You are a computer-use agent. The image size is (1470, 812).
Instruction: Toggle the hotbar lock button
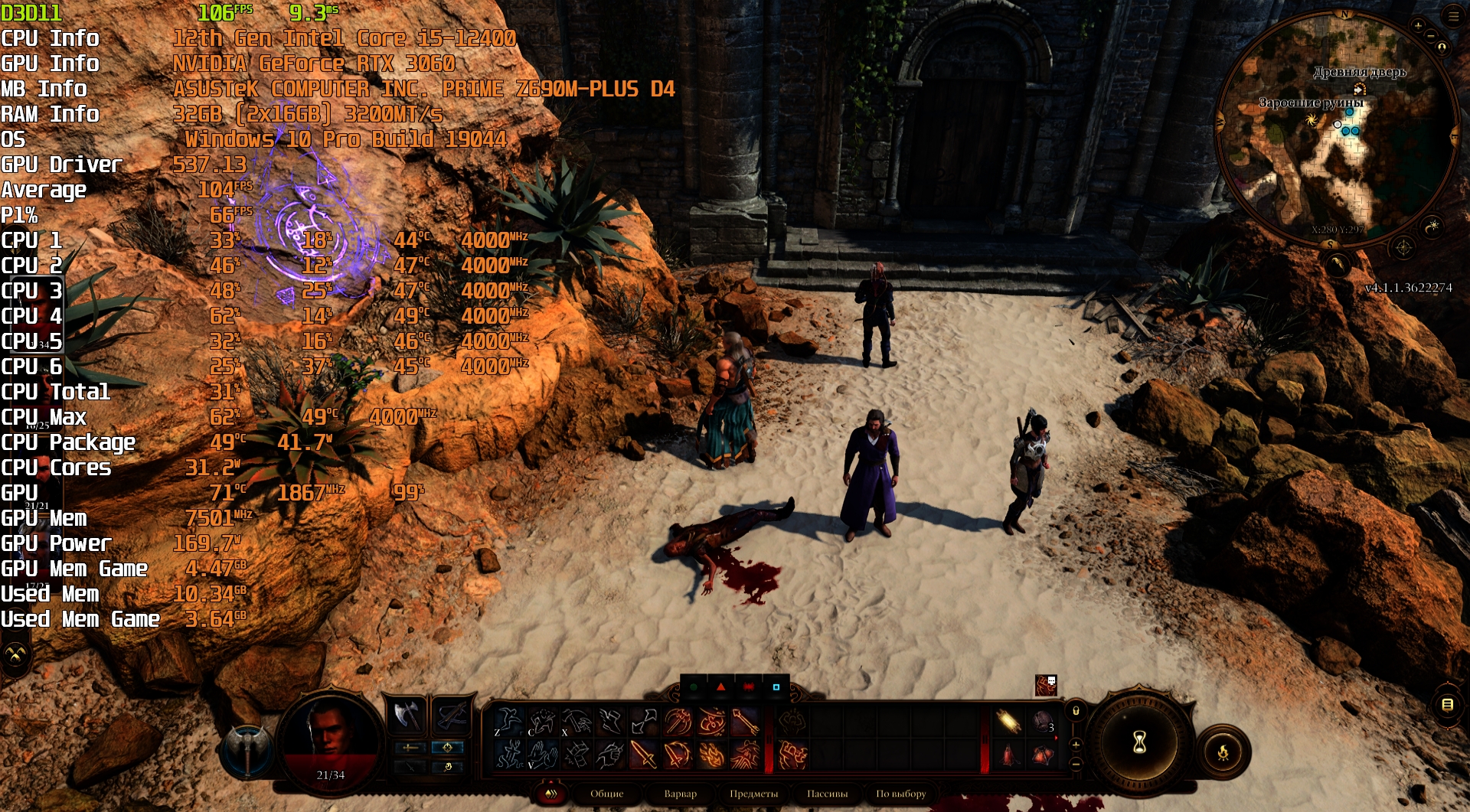tap(1076, 711)
